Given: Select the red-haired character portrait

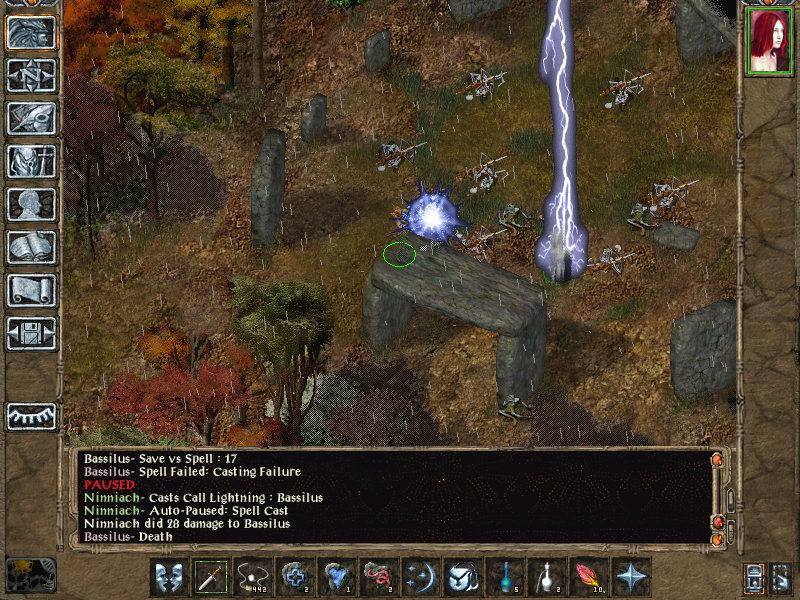Looking at the screenshot, I should click(x=769, y=45).
